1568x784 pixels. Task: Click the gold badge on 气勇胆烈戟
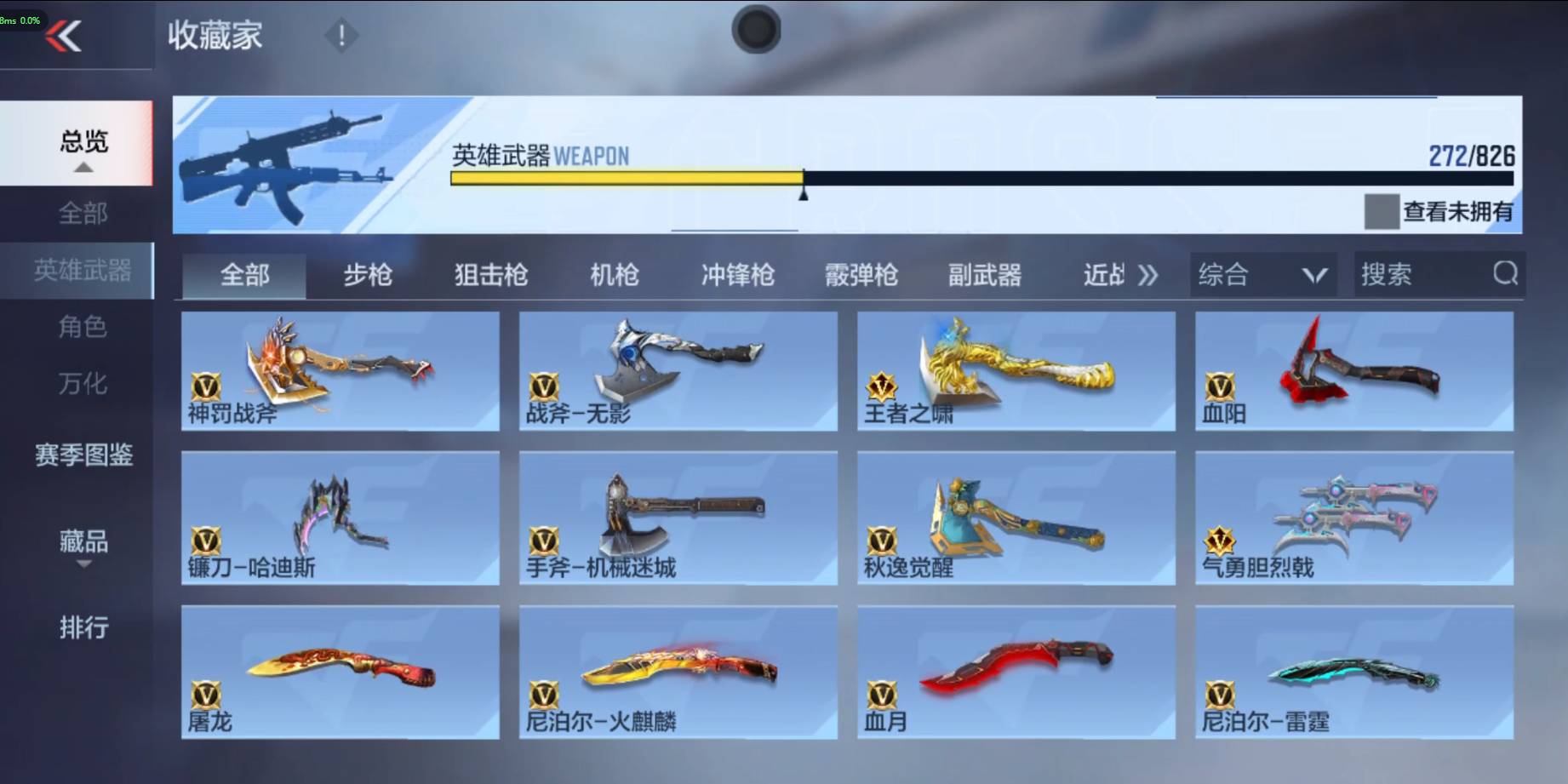click(x=1221, y=540)
